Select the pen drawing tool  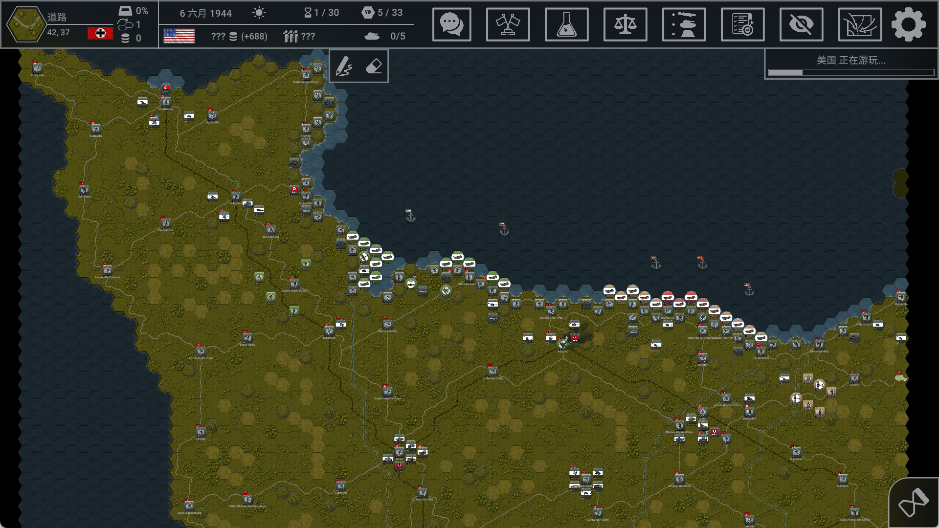click(x=344, y=66)
